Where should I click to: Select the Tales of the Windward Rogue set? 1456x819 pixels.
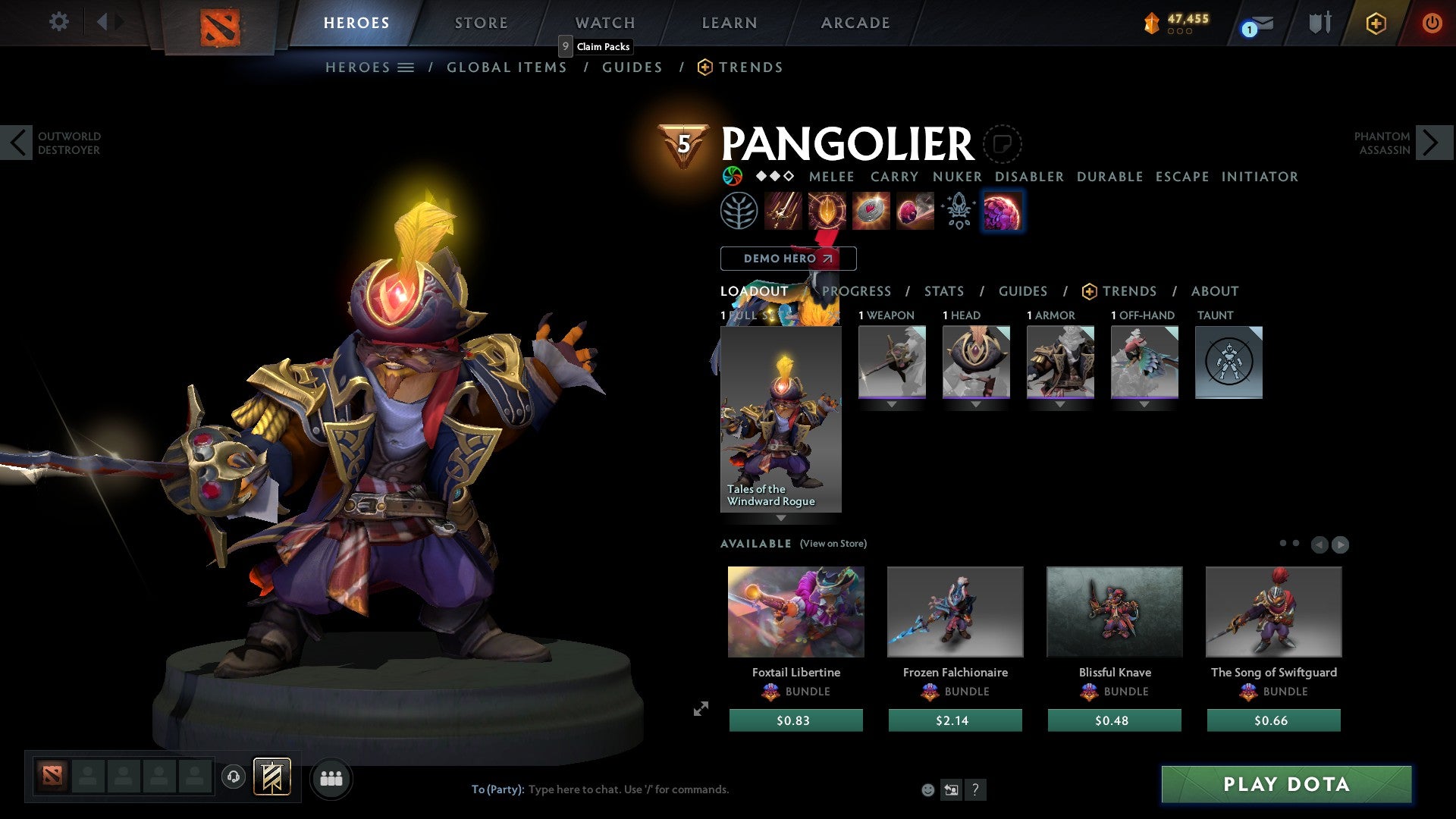(x=780, y=419)
